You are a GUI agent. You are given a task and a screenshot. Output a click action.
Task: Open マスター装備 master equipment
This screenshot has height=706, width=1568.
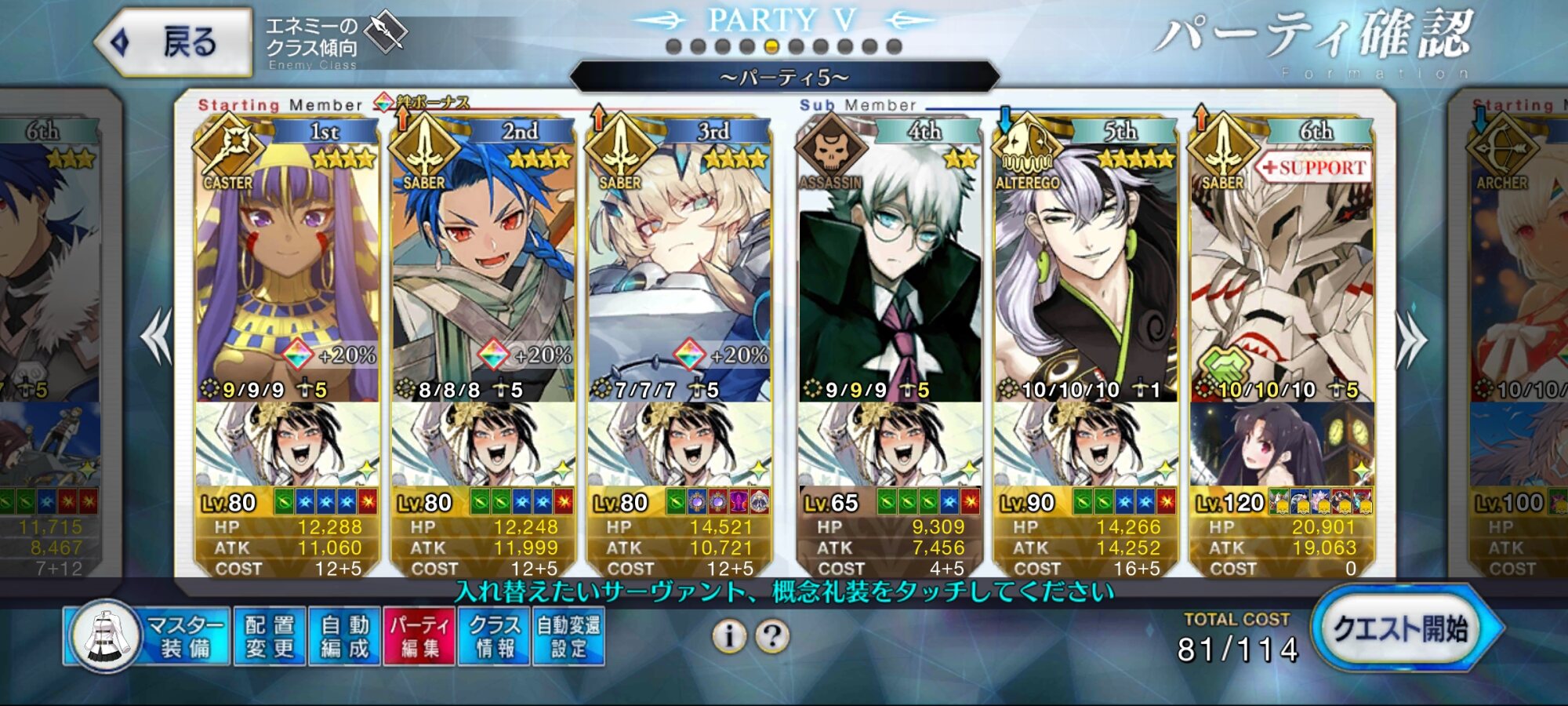coord(149,636)
